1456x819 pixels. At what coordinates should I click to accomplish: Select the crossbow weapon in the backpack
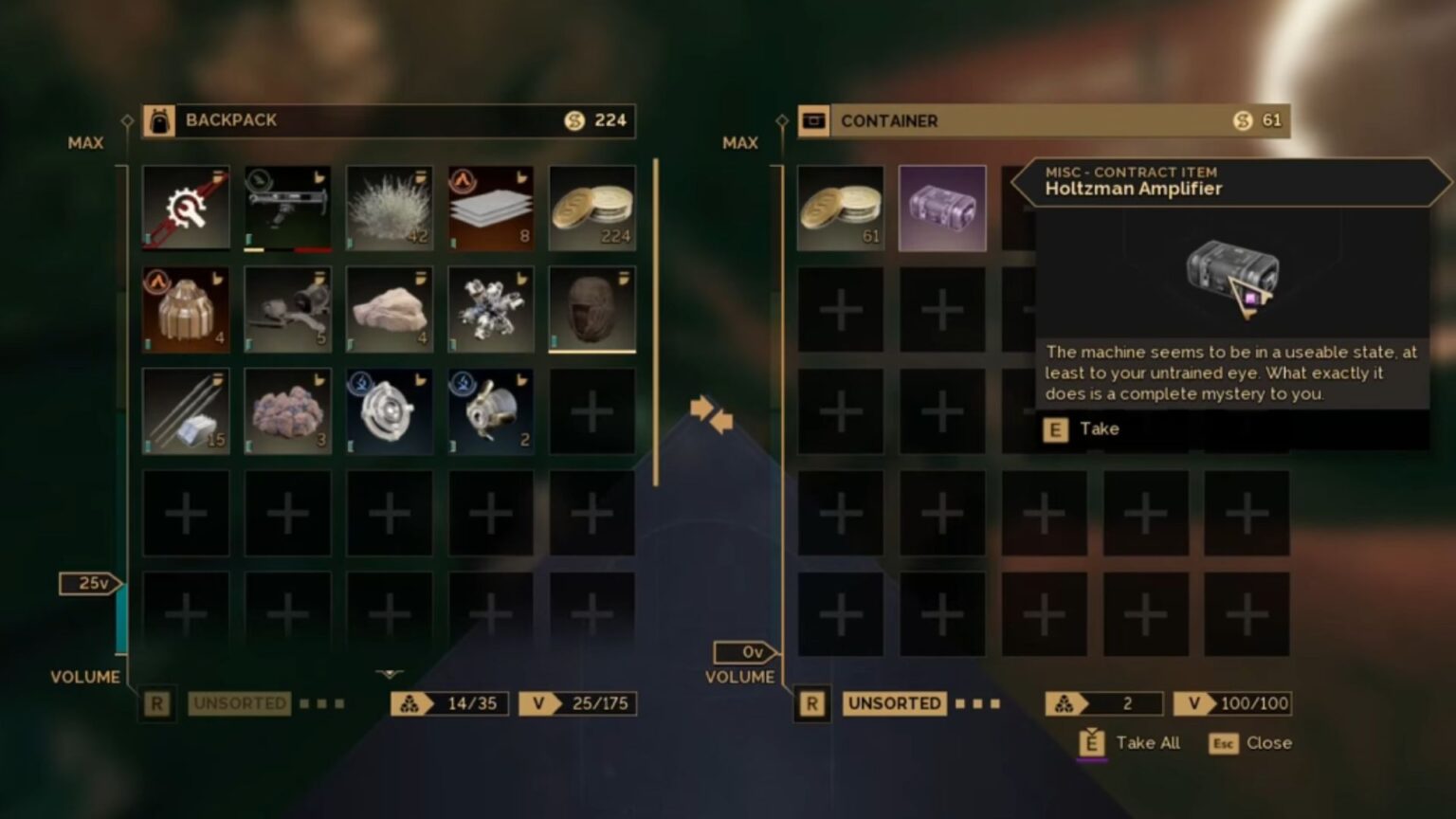click(287, 207)
